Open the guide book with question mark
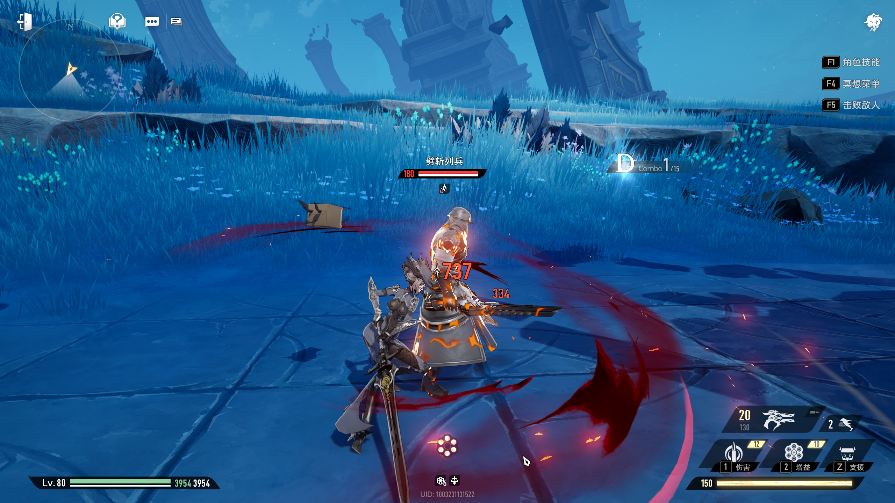Image resolution: width=895 pixels, height=503 pixels. 118,21
